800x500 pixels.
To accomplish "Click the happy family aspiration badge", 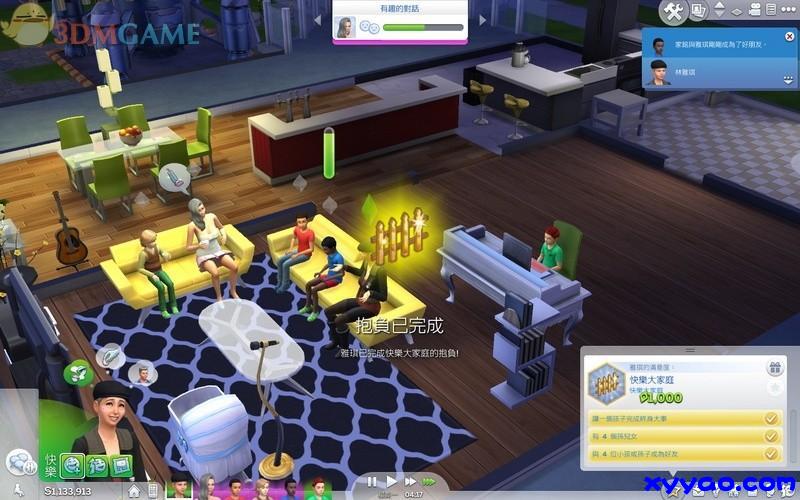I will pyautogui.click(x=605, y=382).
